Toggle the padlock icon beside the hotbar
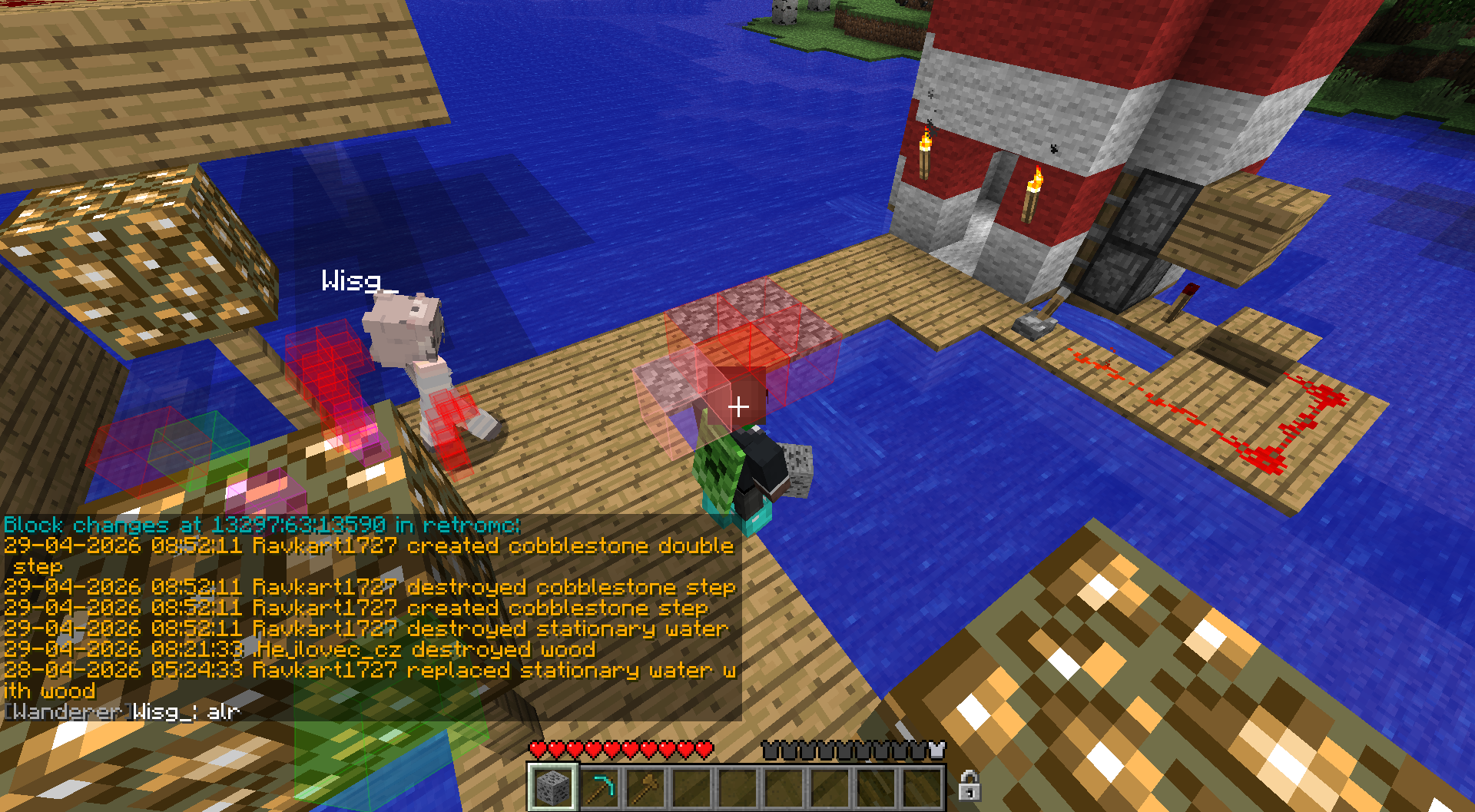The height and width of the screenshot is (812, 1475). [x=969, y=786]
